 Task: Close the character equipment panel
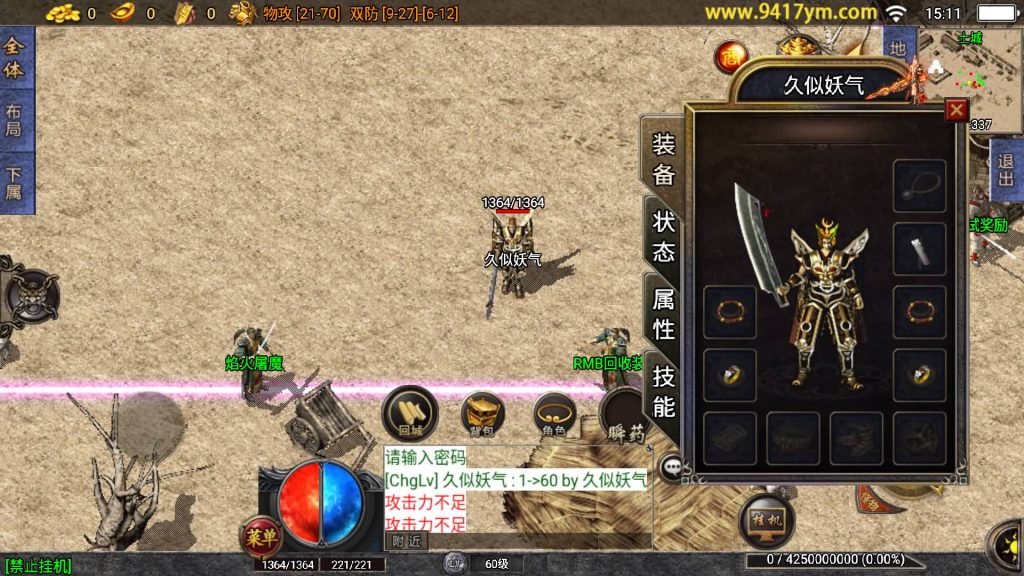(956, 110)
